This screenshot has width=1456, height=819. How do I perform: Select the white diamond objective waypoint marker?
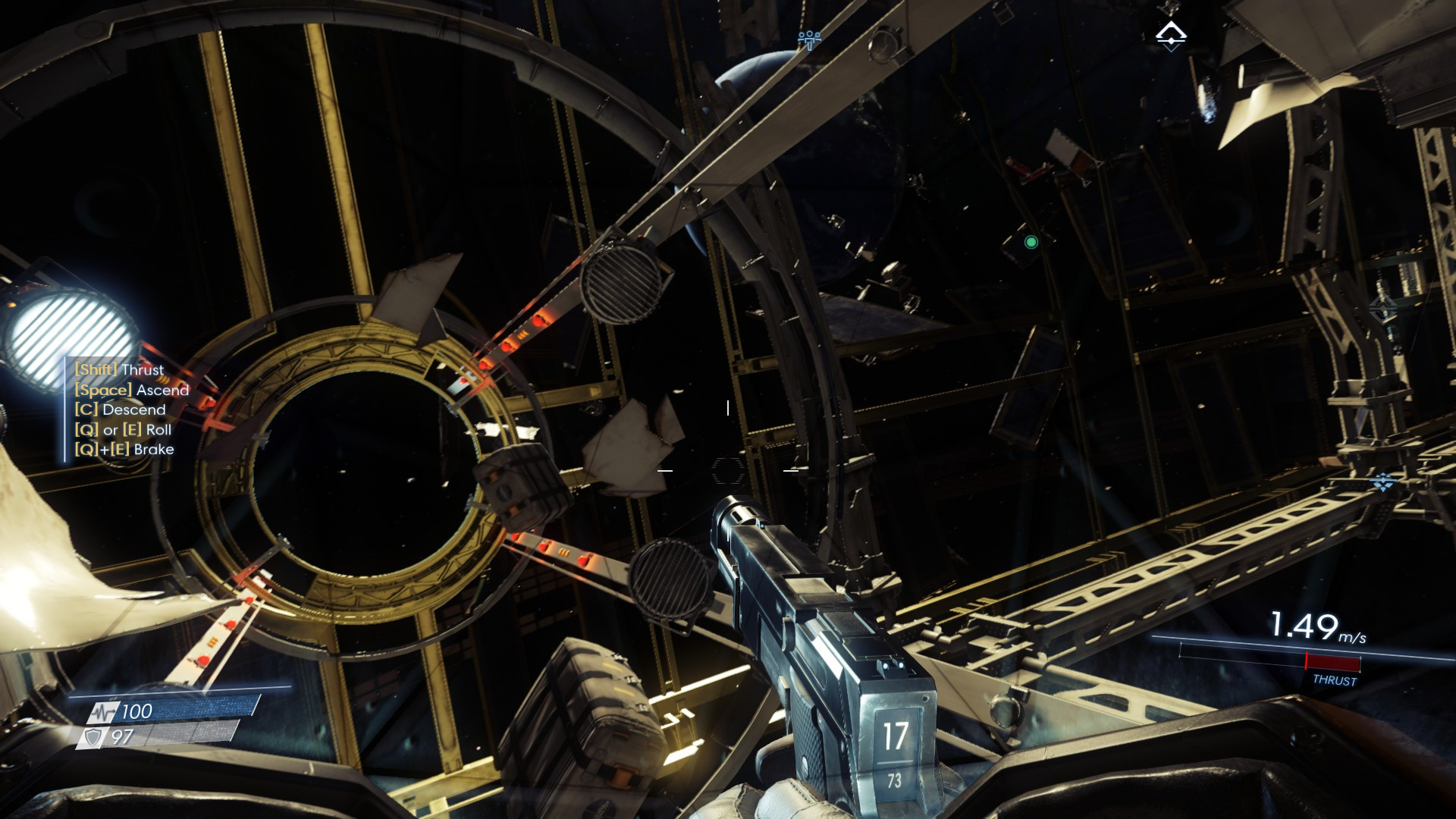click(x=1170, y=35)
